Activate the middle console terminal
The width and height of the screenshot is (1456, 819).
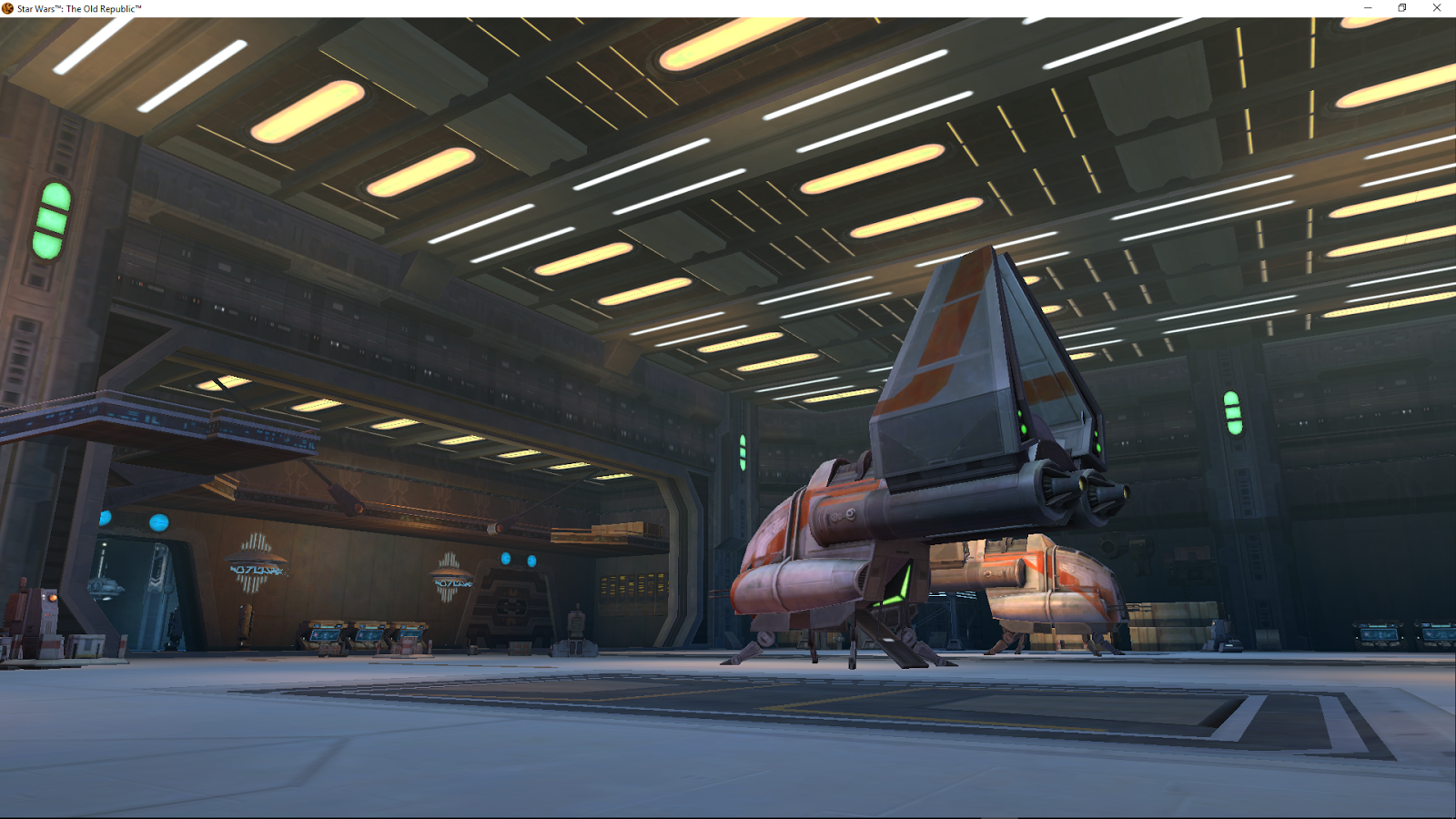pos(368,632)
